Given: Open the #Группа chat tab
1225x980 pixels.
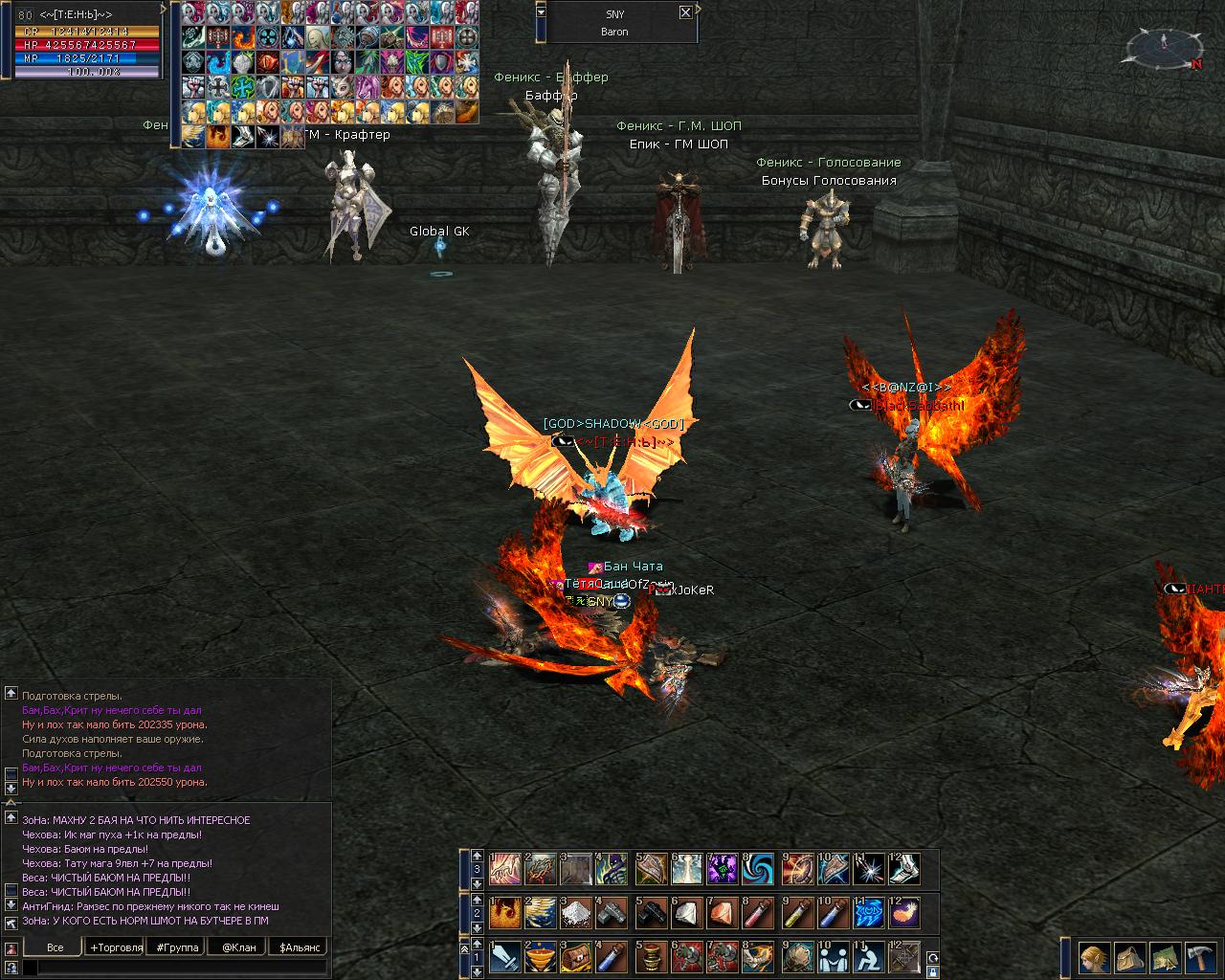Looking at the screenshot, I should click(177, 947).
